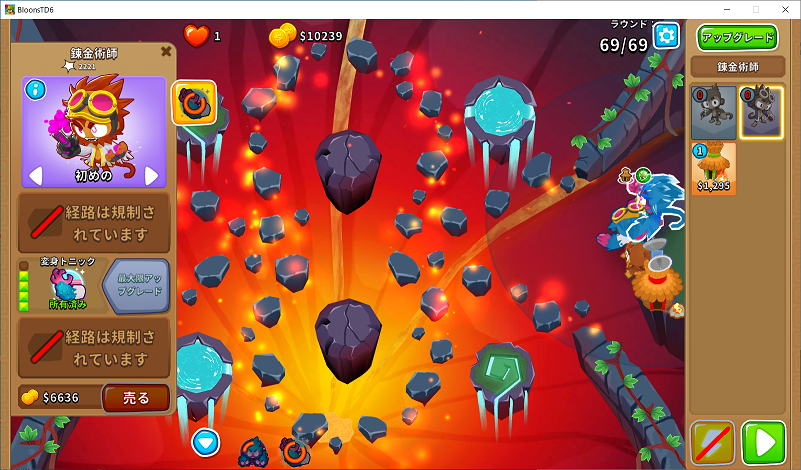801x470 pixels.
Task: Close the Alchemist tower panel
Action: [166, 51]
